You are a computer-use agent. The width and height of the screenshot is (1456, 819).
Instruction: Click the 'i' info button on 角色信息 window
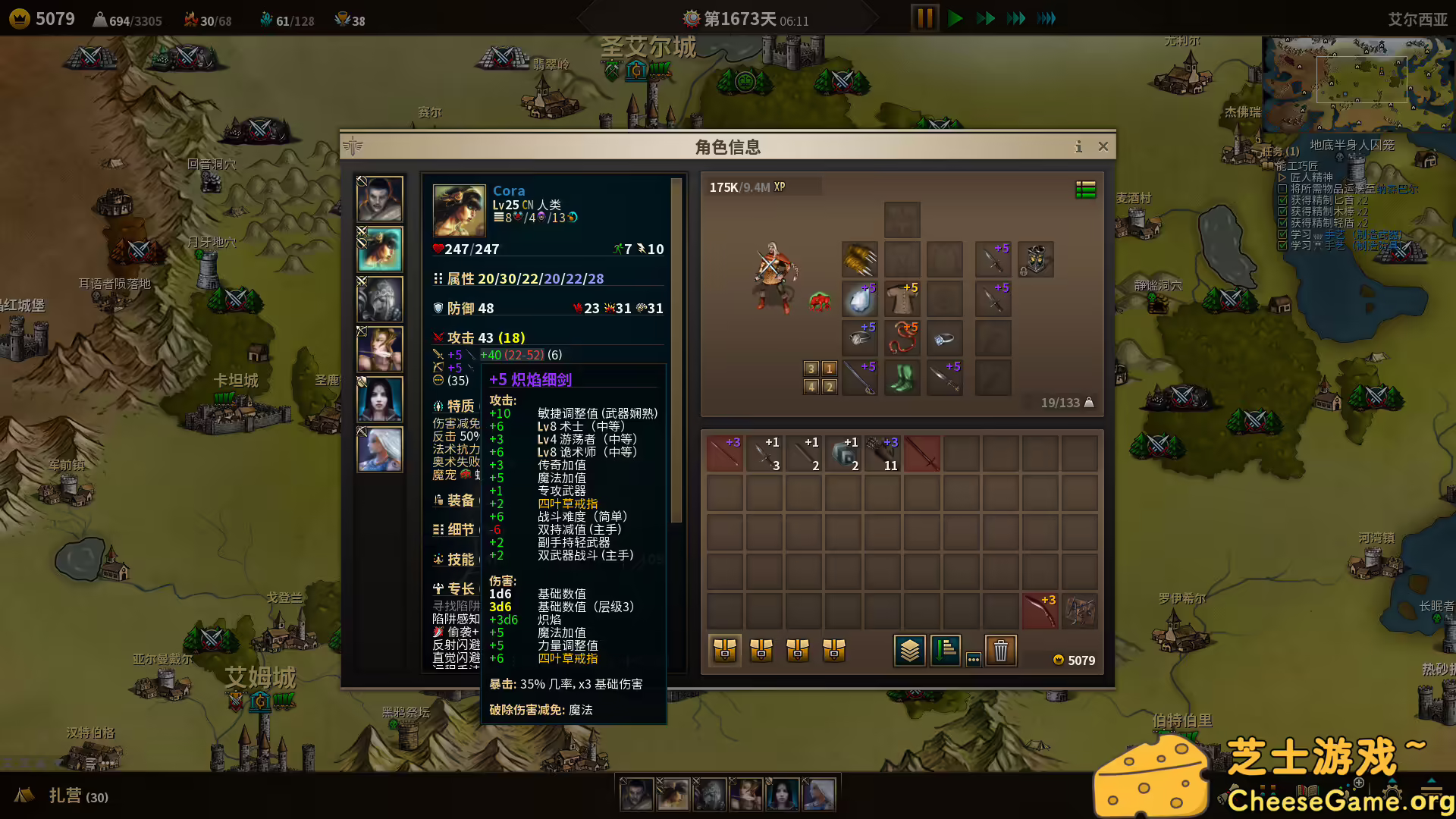click(1079, 147)
